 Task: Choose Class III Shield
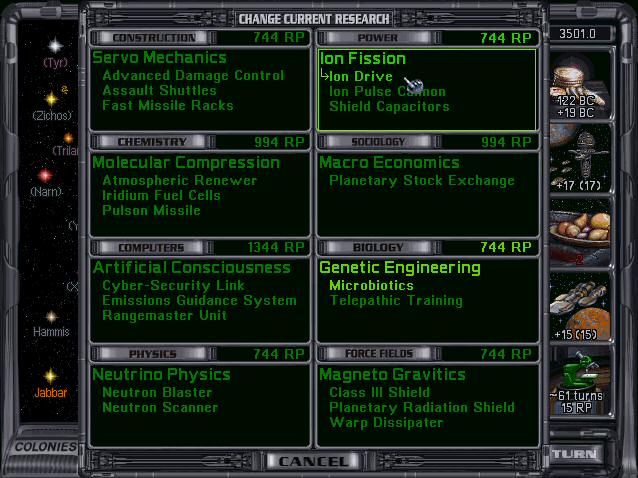click(x=379, y=393)
